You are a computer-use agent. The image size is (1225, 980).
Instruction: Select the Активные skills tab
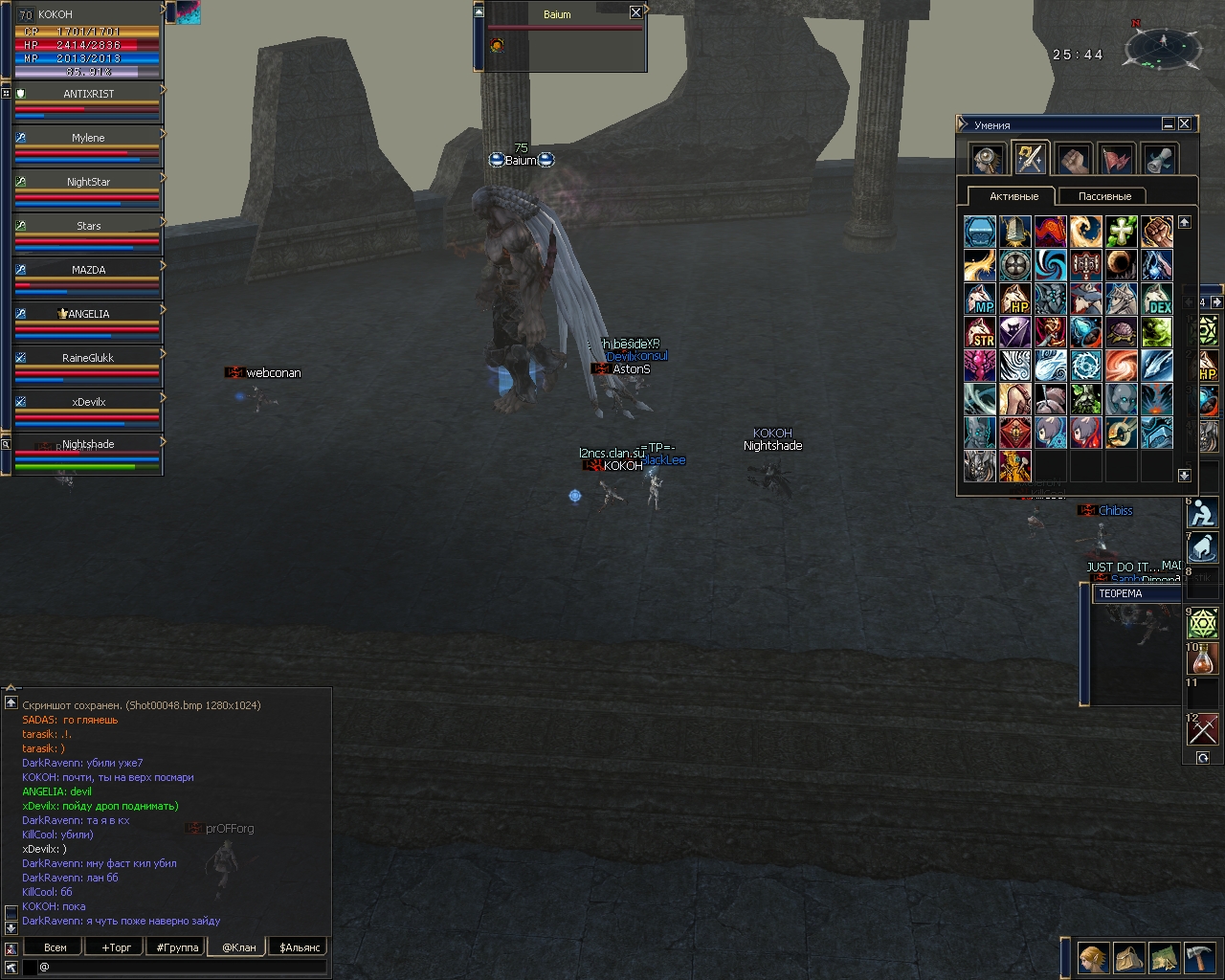click(x=1013, y=196)
